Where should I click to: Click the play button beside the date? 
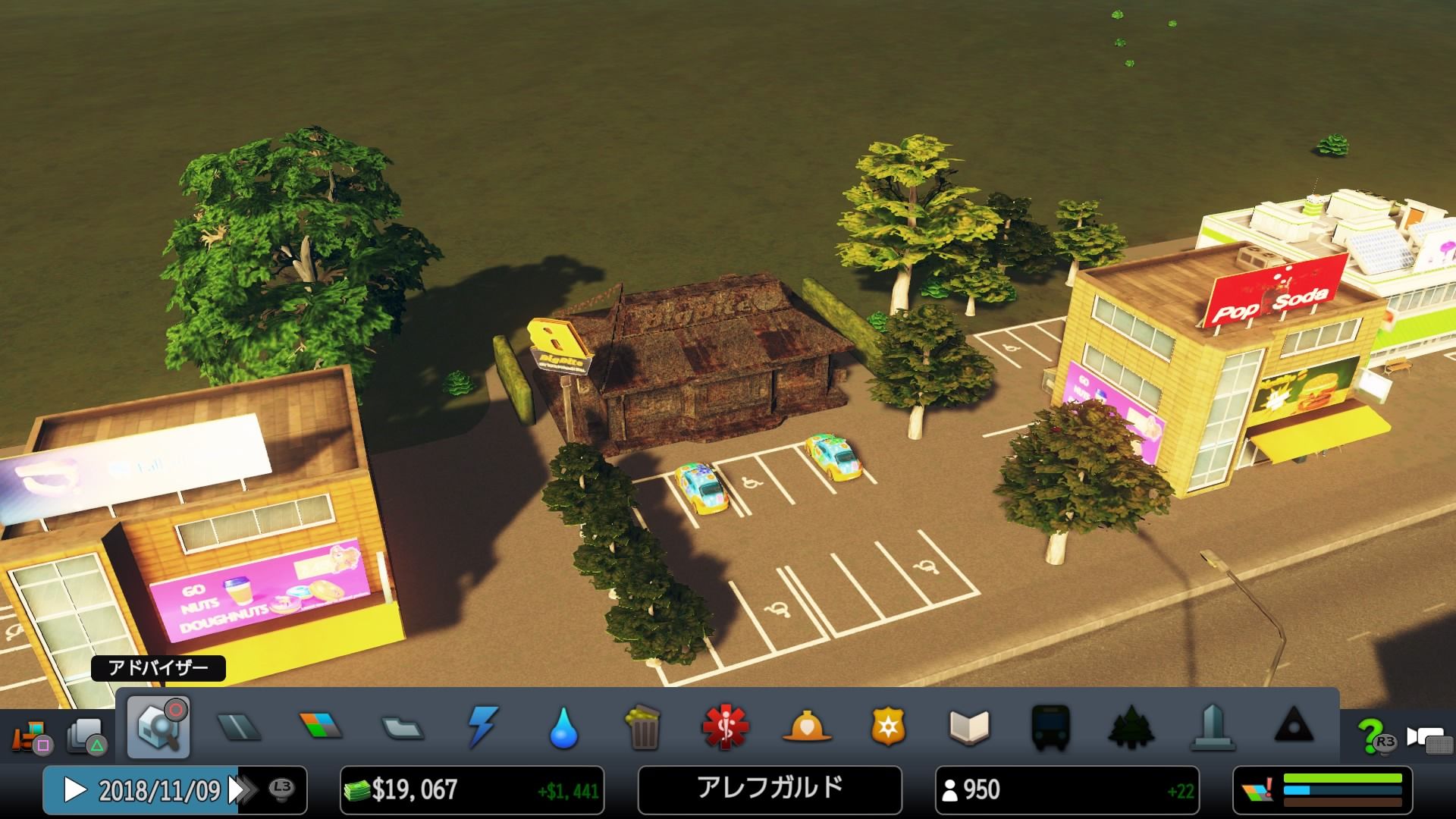click(74, 790)
